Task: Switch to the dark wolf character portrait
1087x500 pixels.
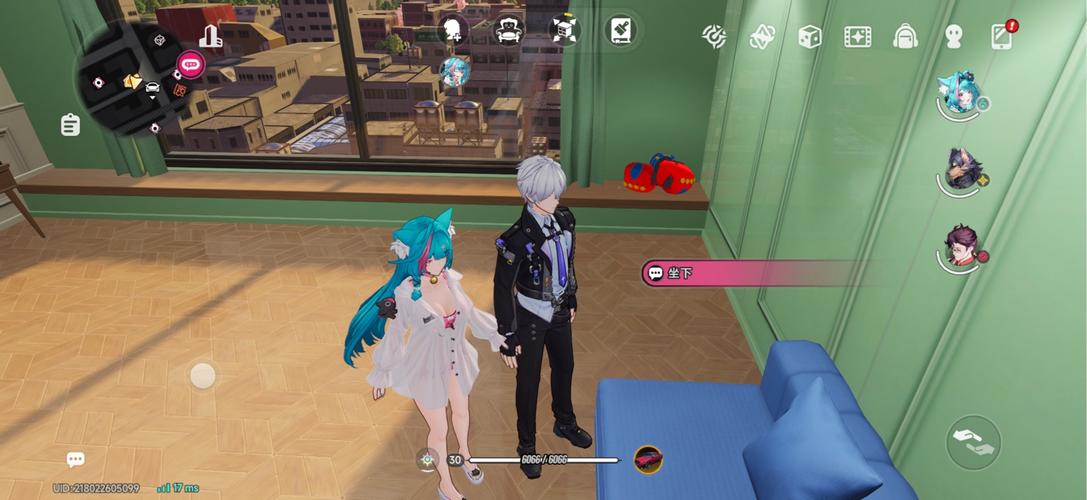Action: click(x=963, y=170)
